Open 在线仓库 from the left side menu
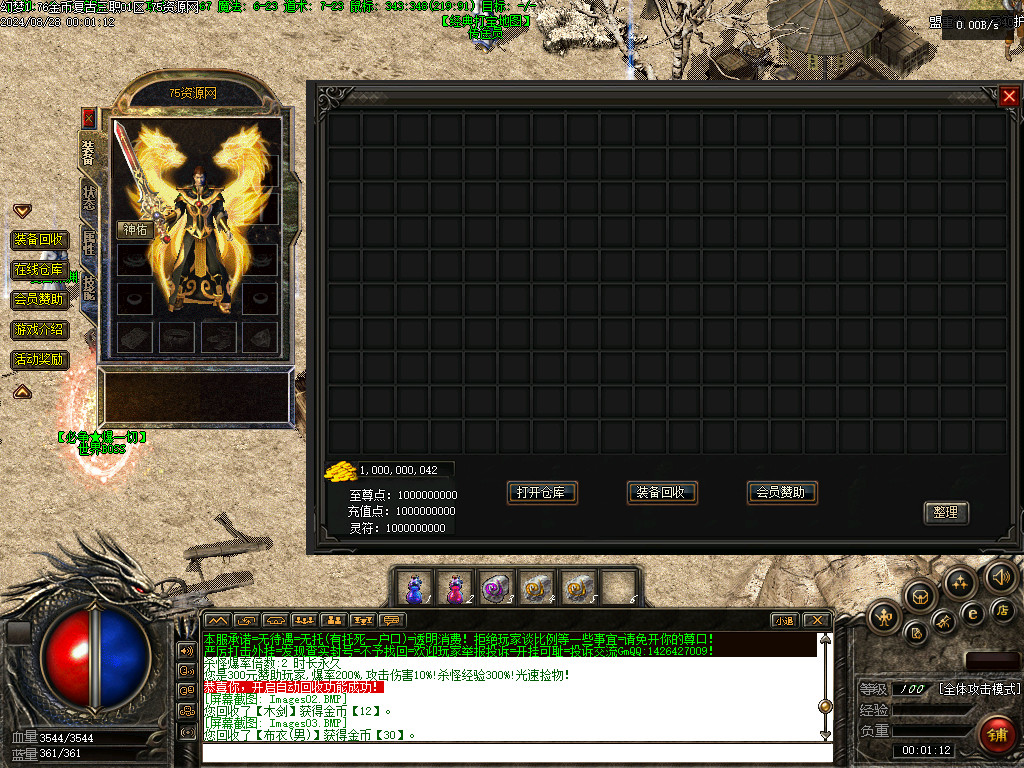This screenshot has width=1024, height=768. click(39, 269)
